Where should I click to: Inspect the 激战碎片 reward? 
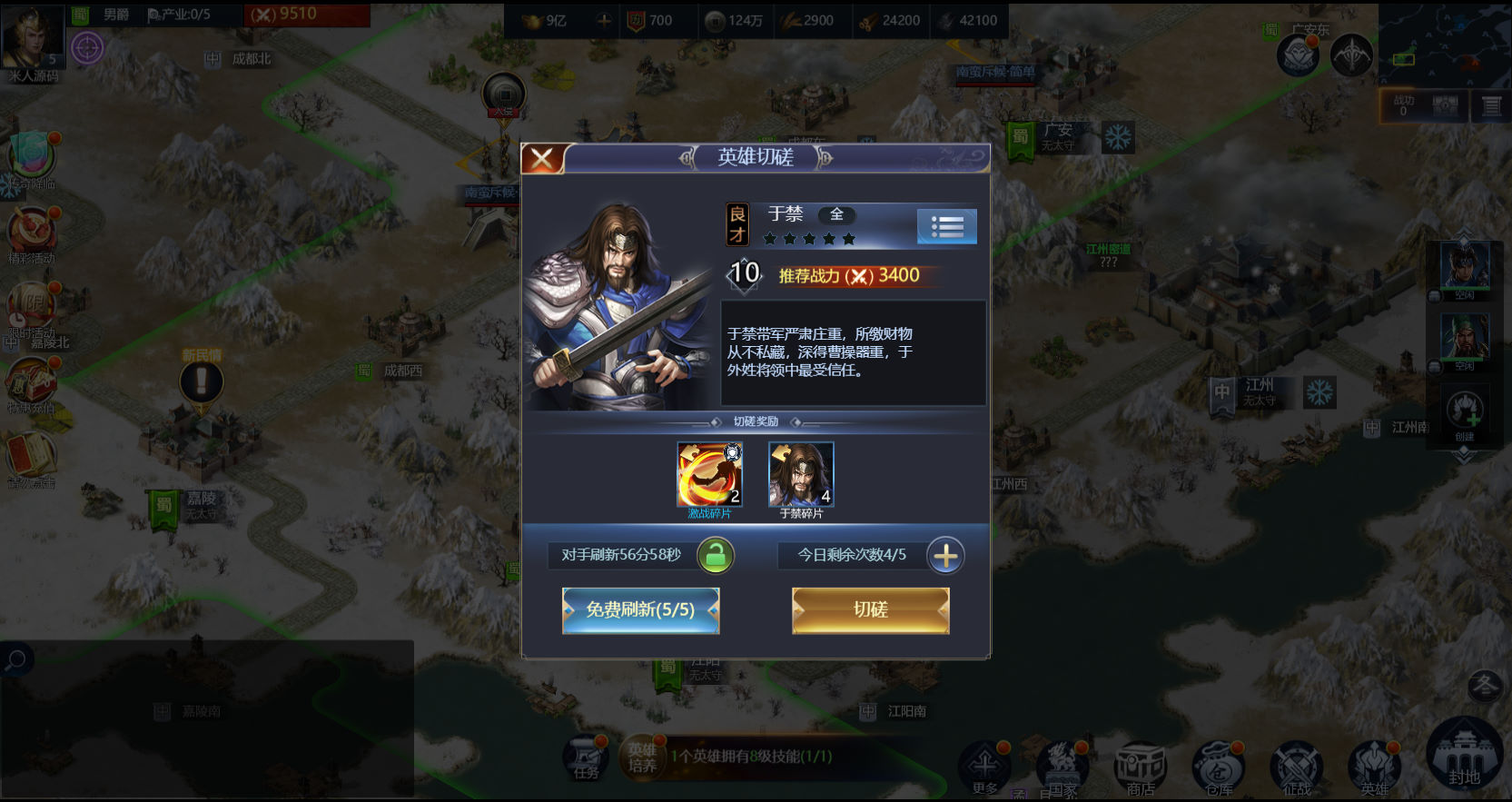[709, 475]
